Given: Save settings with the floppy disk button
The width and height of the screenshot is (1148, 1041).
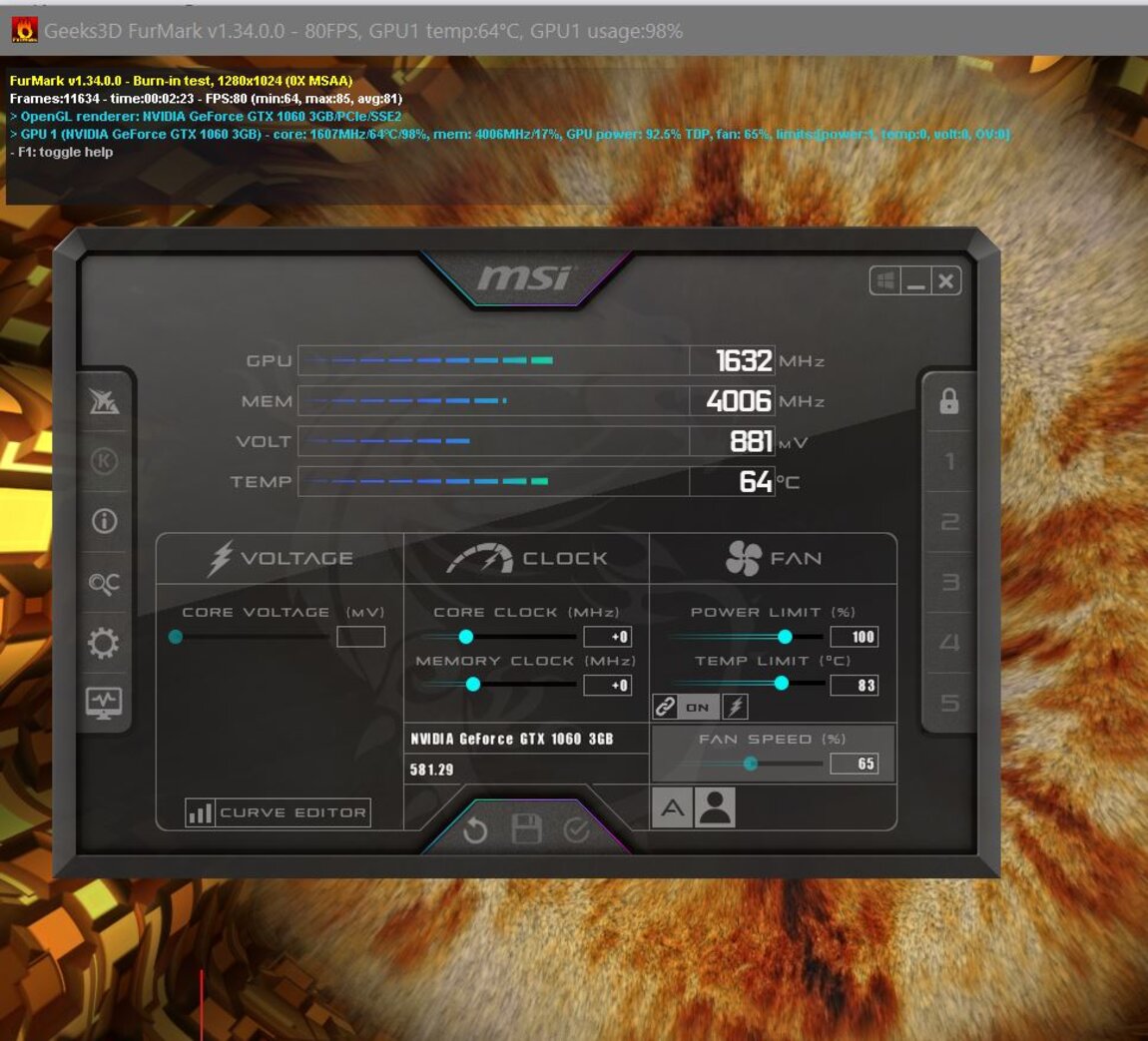Looking at the screenshot, I should click(526, 829).
